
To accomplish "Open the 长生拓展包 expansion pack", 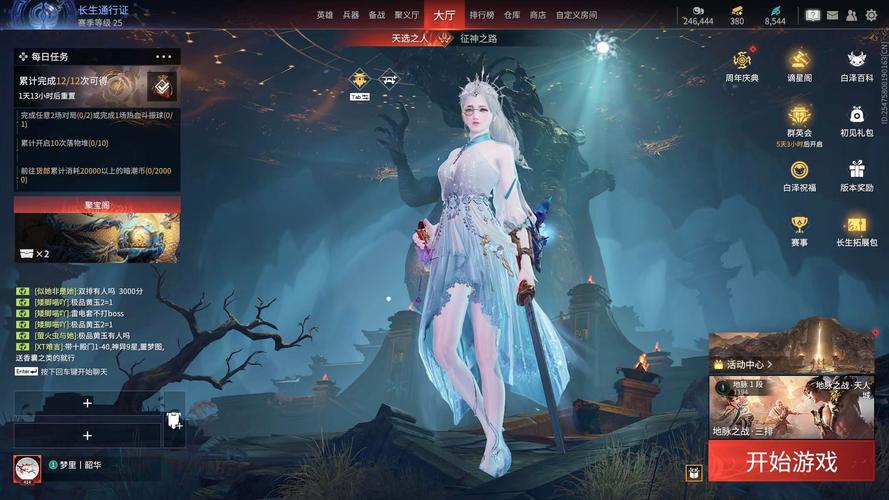I will click(x=856, y=230).
